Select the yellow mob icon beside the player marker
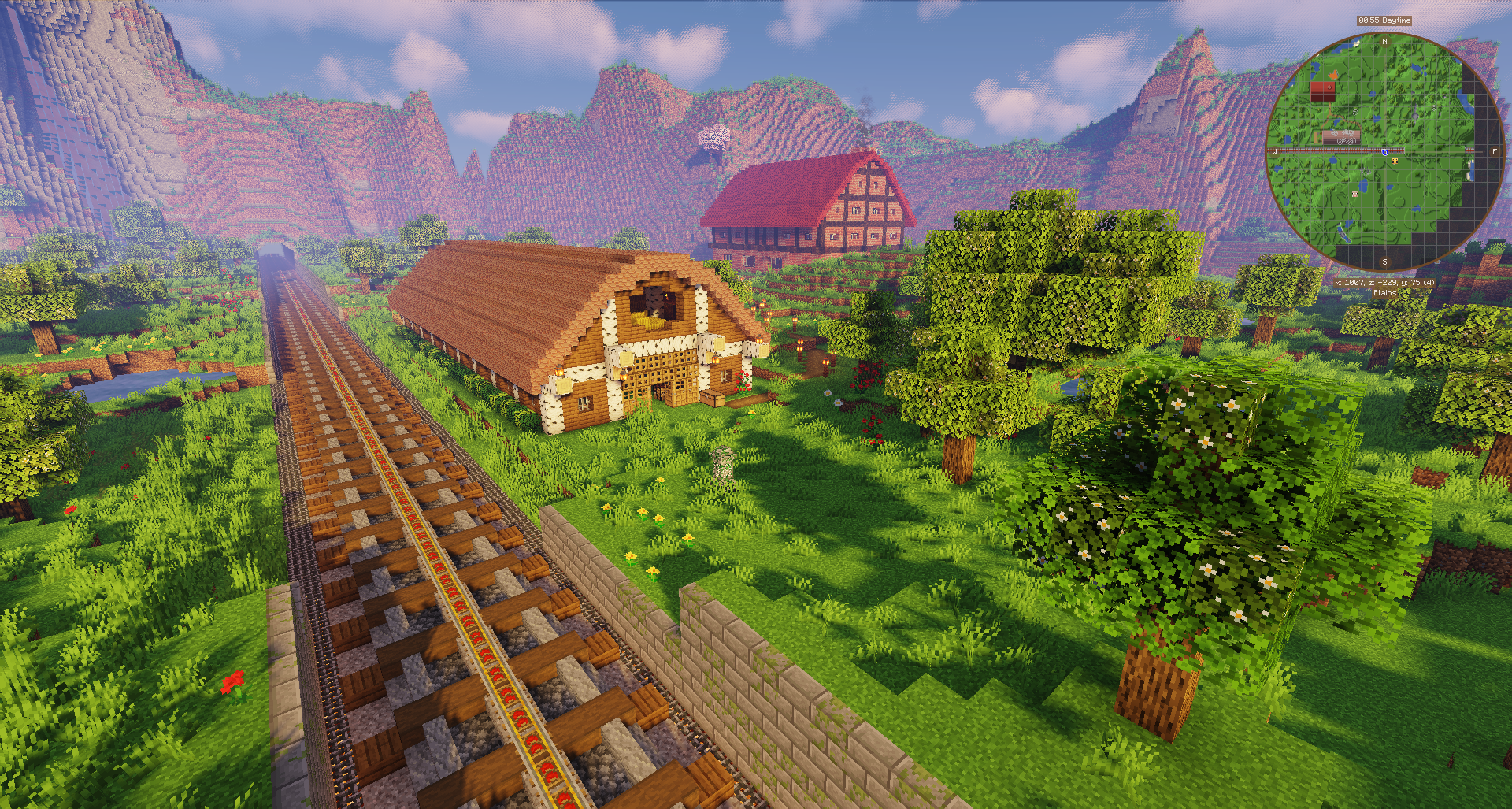The height and width of the screenshot is (809, 1512). pos(1395,161)
